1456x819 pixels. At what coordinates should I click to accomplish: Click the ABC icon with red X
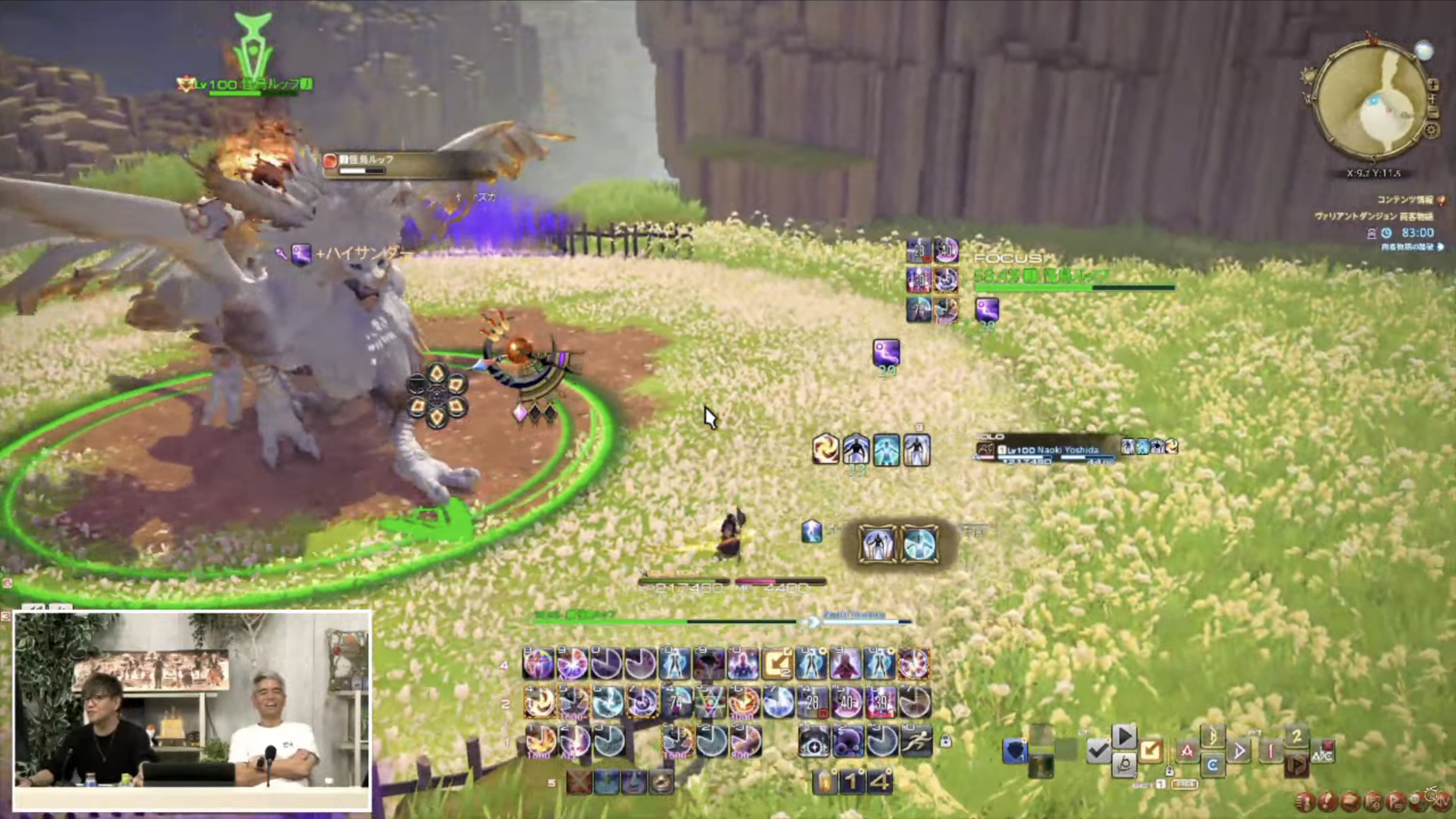[x=1323, y=753]
